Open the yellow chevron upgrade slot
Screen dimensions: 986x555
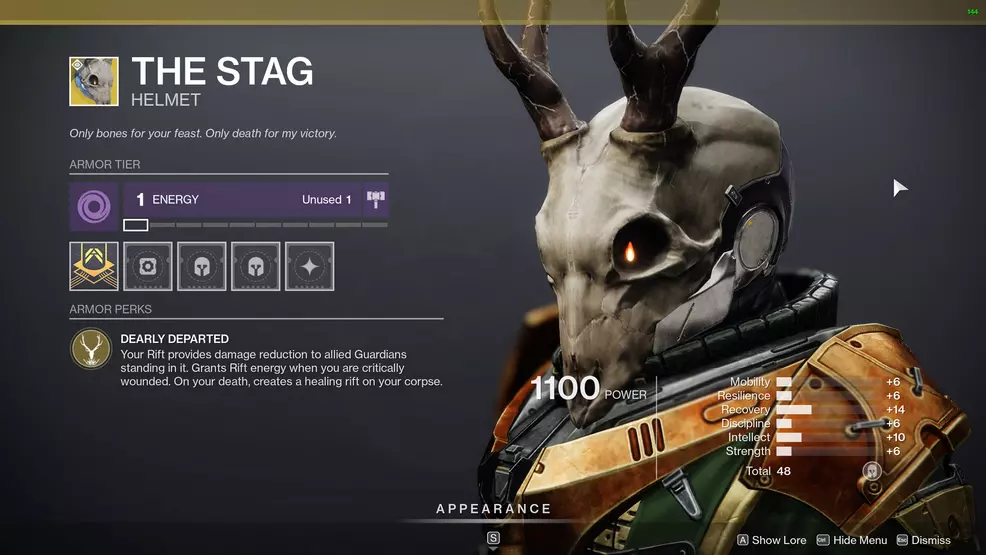[x=94, y=266]
